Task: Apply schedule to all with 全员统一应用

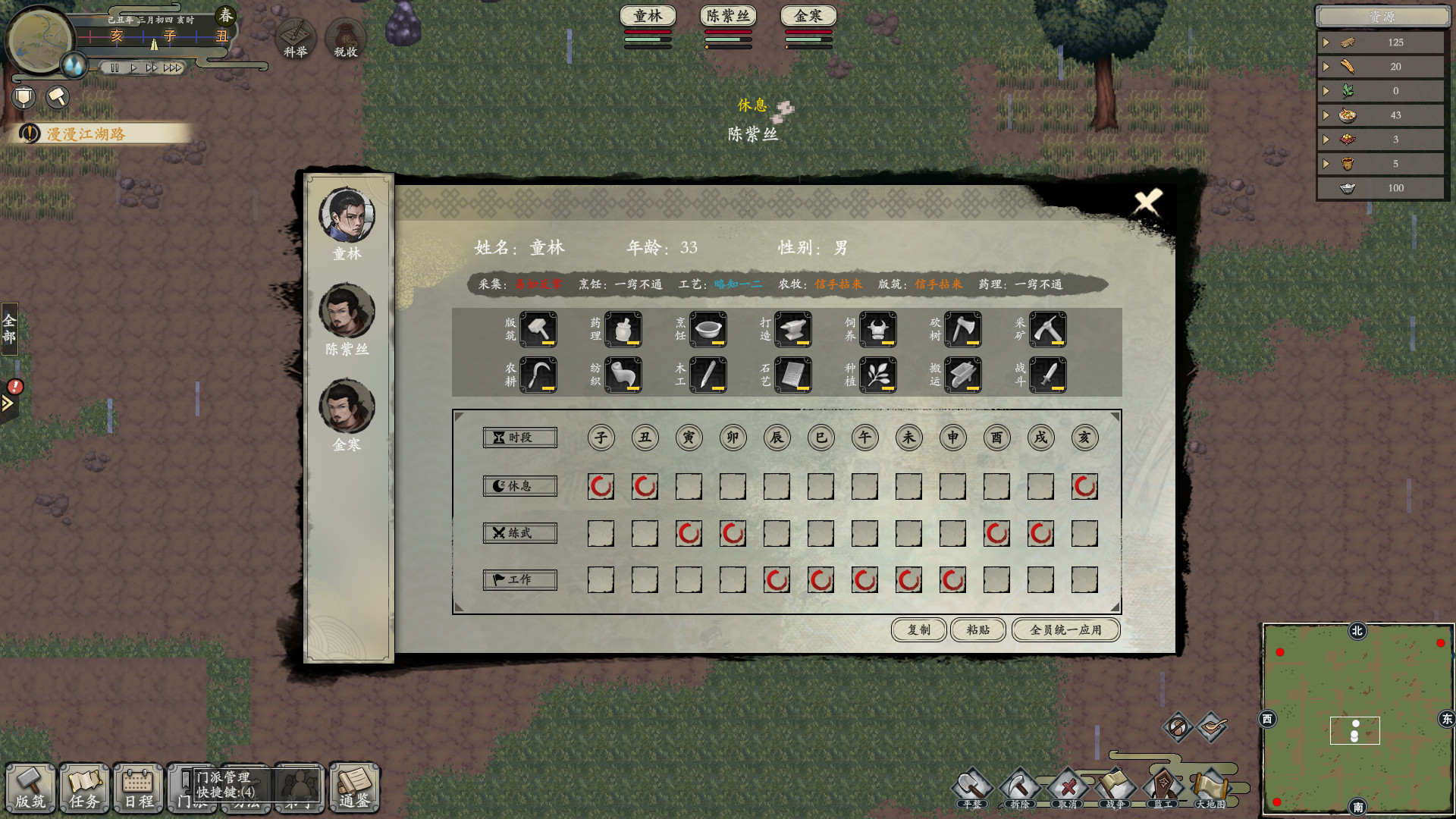Action: (1065, 629)
